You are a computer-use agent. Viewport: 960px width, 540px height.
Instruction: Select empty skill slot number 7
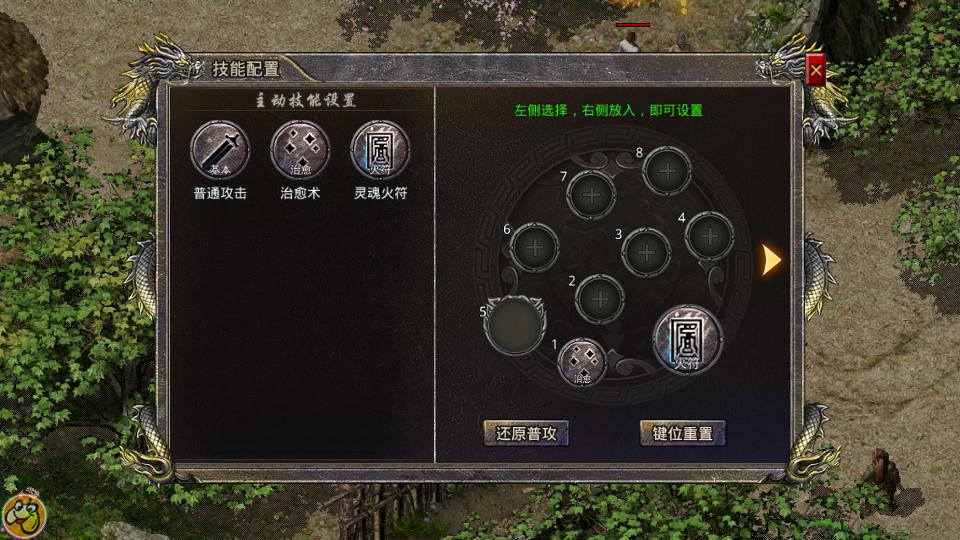(x=592, y=195)
